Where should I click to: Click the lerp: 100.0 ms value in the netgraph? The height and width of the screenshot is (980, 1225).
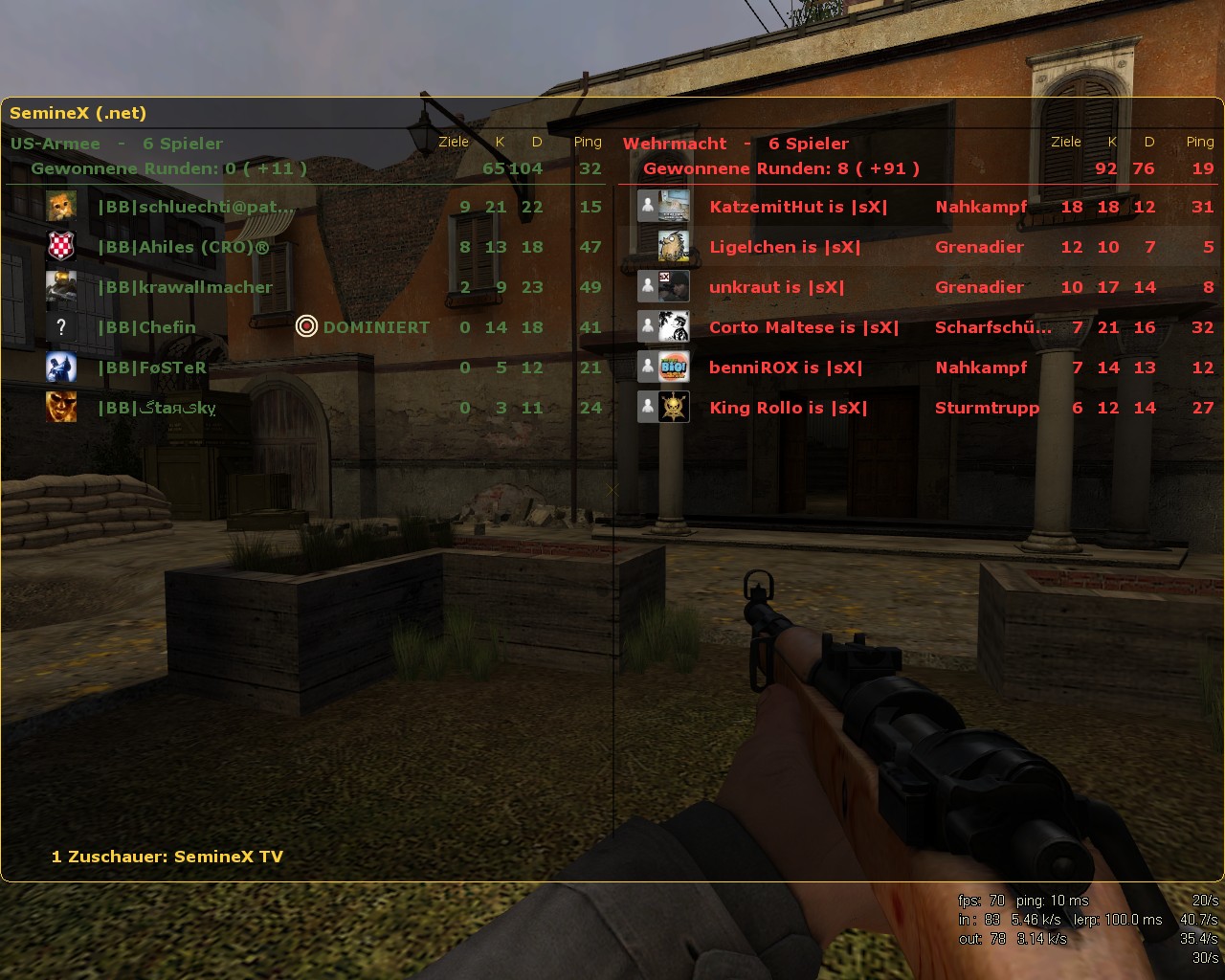coord(1118,920)
